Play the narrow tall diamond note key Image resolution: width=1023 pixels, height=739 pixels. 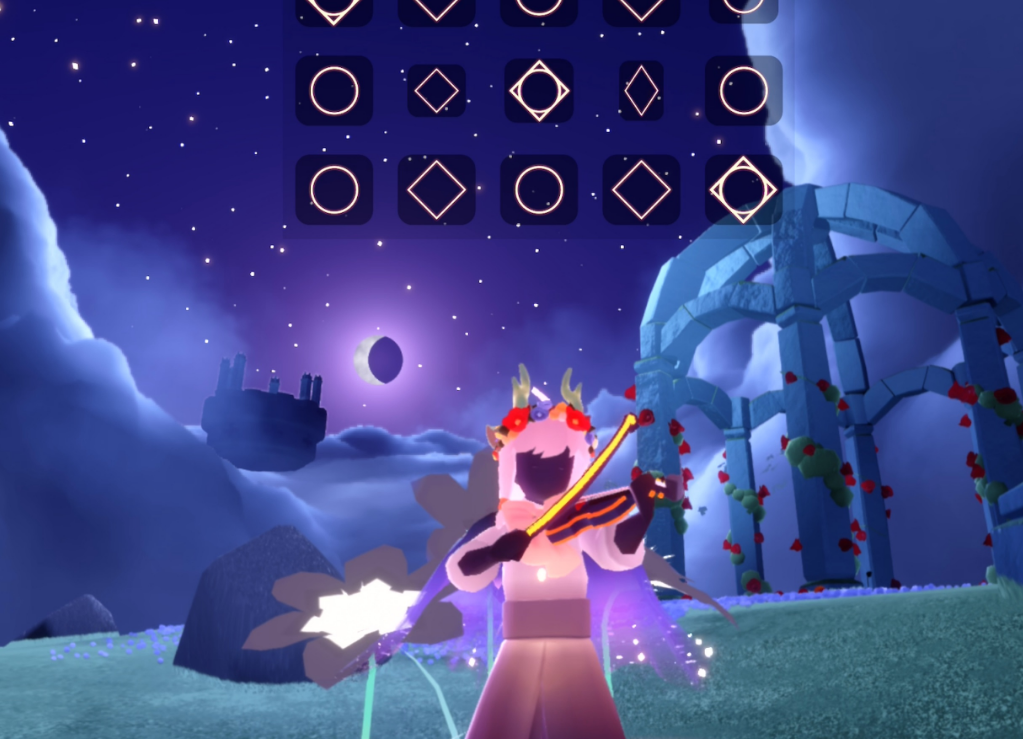(x=641, y=91)
